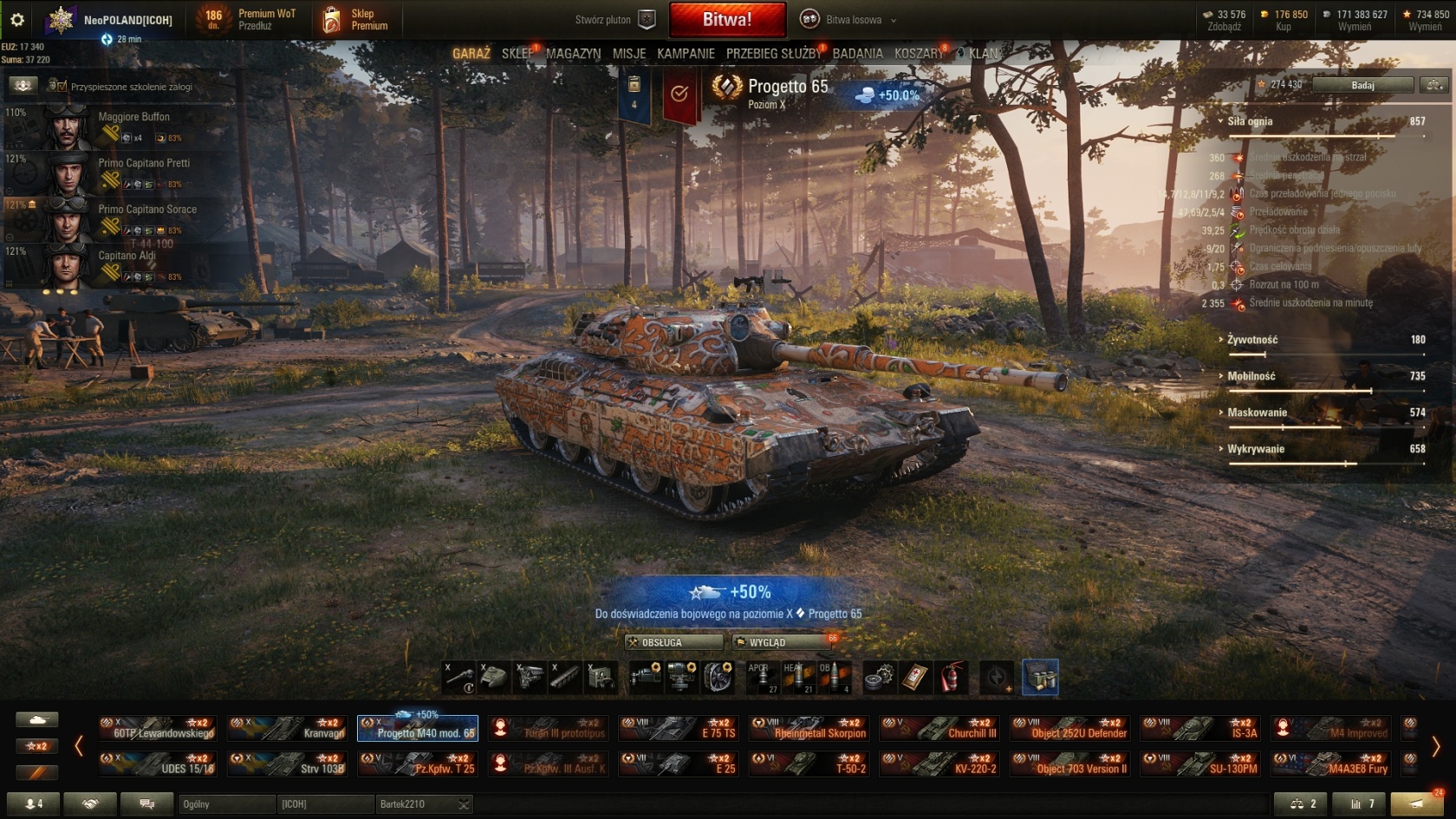Image resolution: width=1456 pixels, height=819 pixels.
Task: Choose the Object 252U Defender tank
Action: coord(1069,728)
